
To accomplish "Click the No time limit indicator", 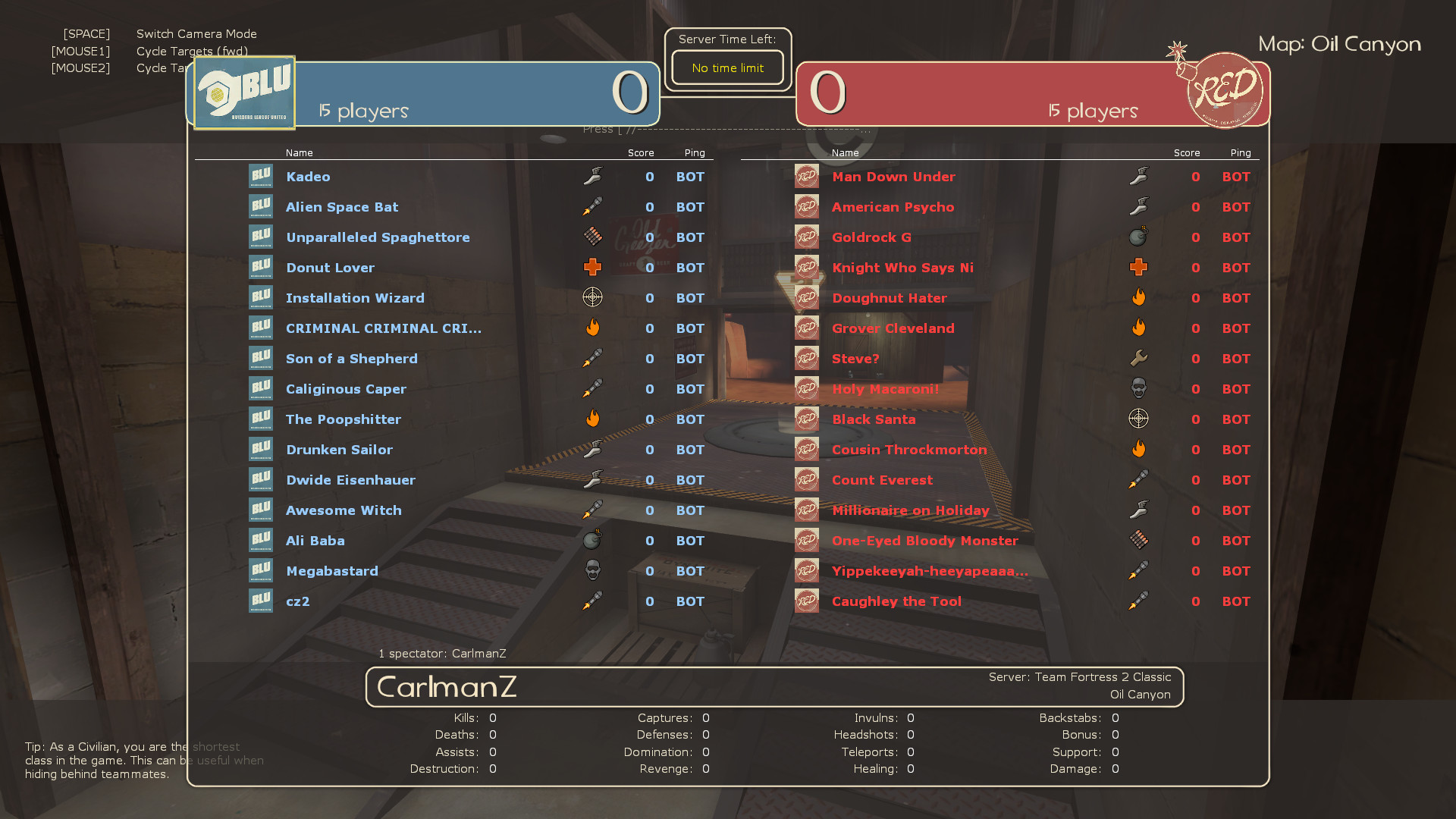I will pyautogui.click(x=726, y=67).
